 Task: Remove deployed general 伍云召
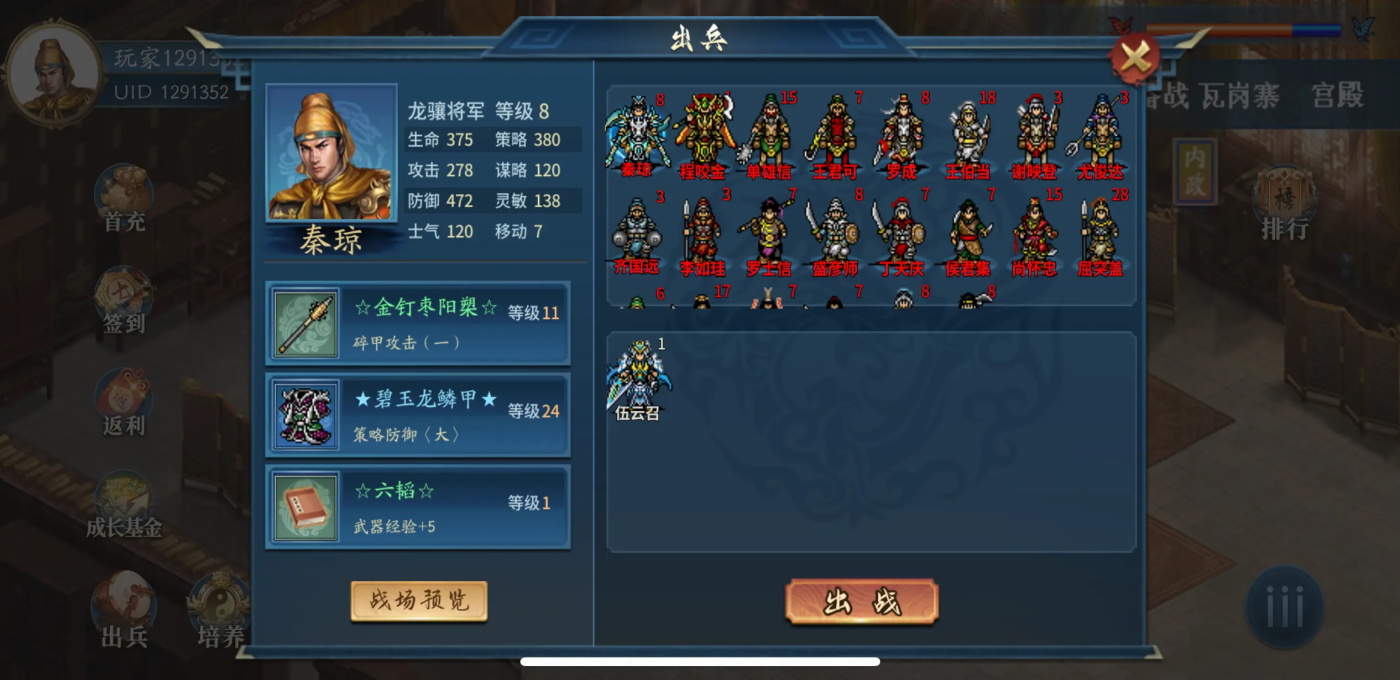(x=637, y=378)
